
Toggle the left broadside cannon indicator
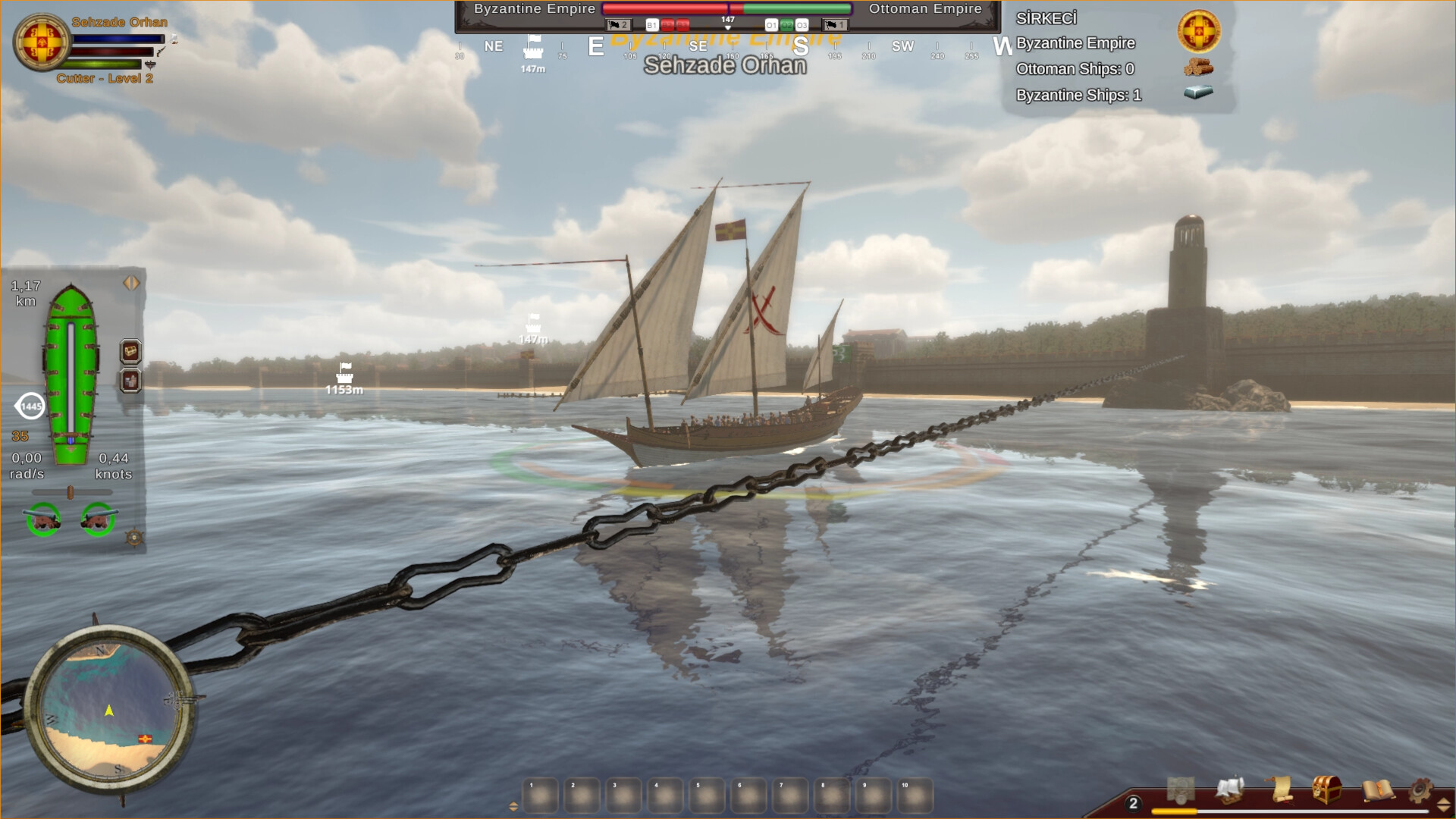45,520
